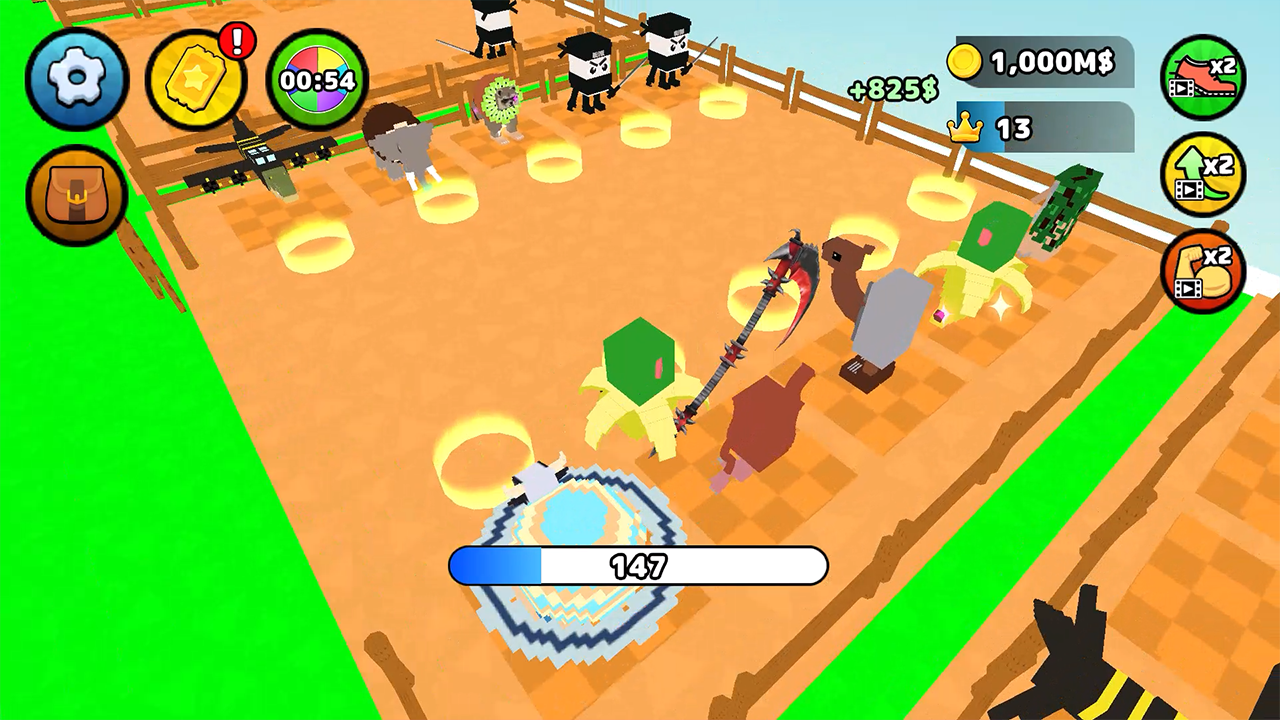Dismiss the red exclamation notification badge
The width and height of the screenshot is (1280, 720).
(x=237, y=41)
